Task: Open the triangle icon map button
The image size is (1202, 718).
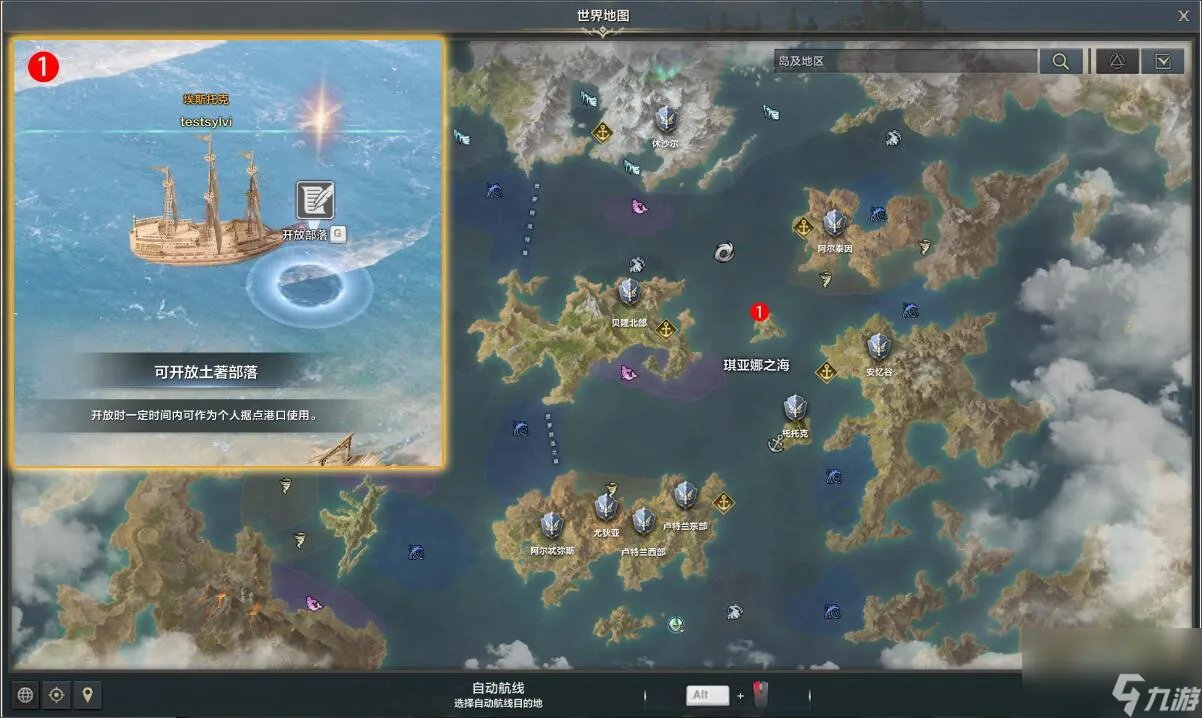Action: tap(1117, 61)
